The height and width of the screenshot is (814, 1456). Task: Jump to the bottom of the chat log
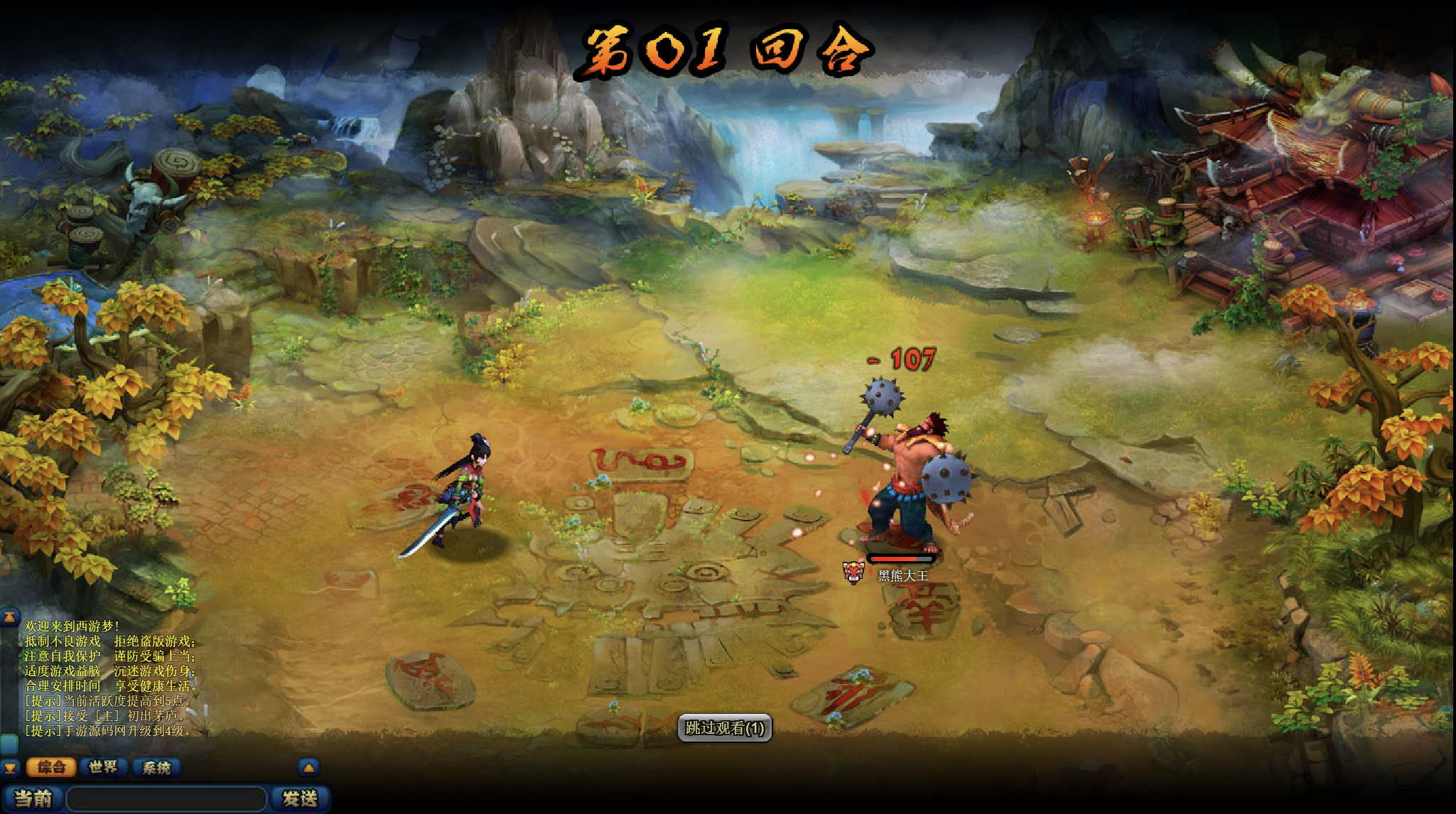coord(9,767)
